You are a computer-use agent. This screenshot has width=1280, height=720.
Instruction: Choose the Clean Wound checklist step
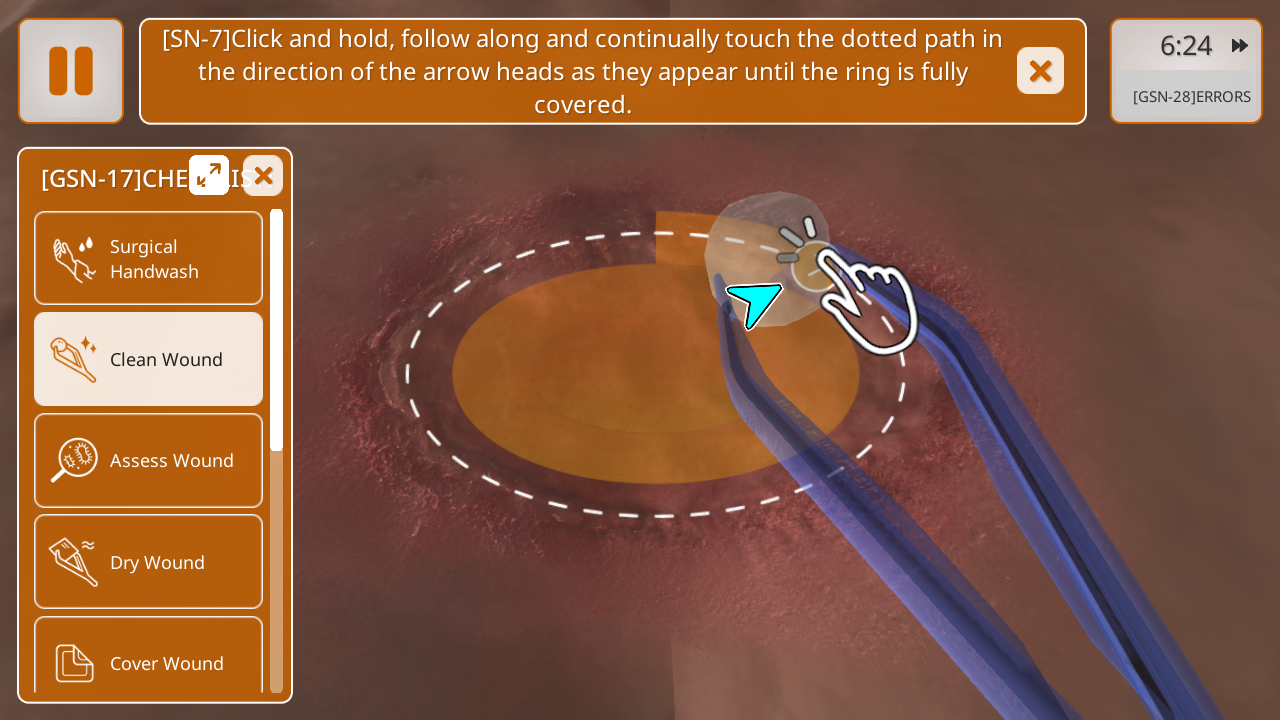149,359
